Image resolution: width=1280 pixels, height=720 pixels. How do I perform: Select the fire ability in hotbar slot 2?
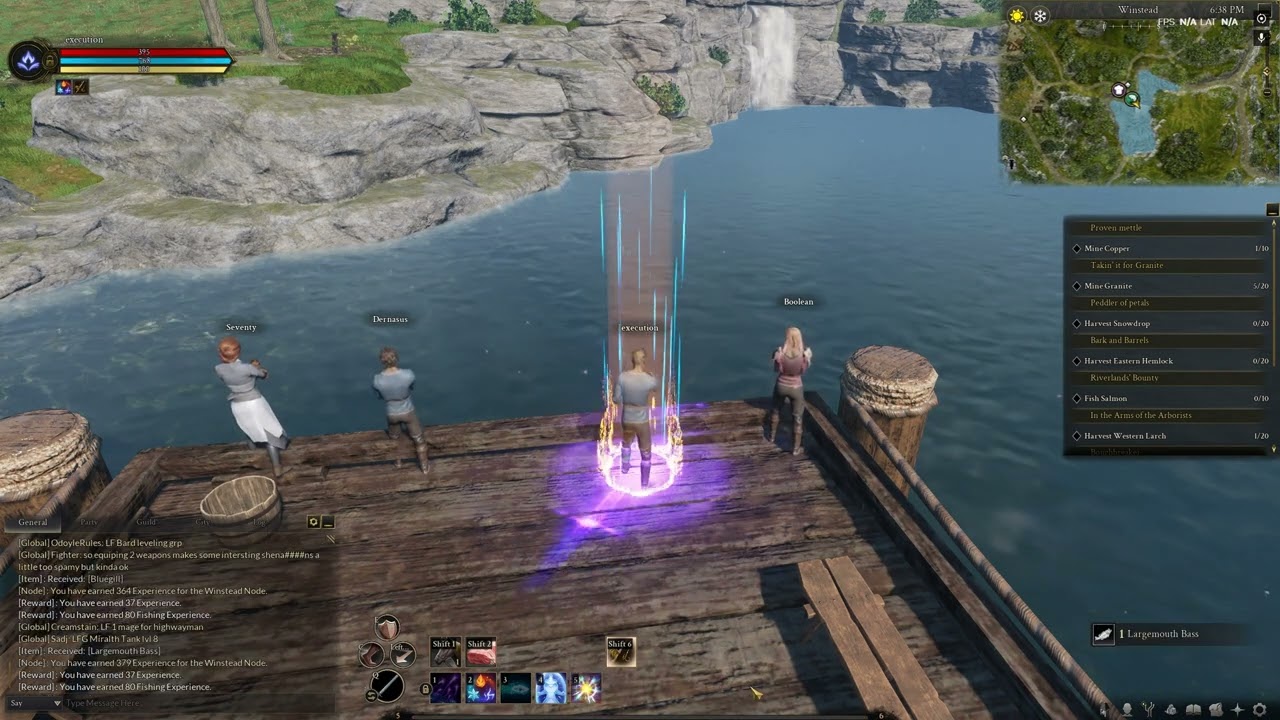click(480, 688)
